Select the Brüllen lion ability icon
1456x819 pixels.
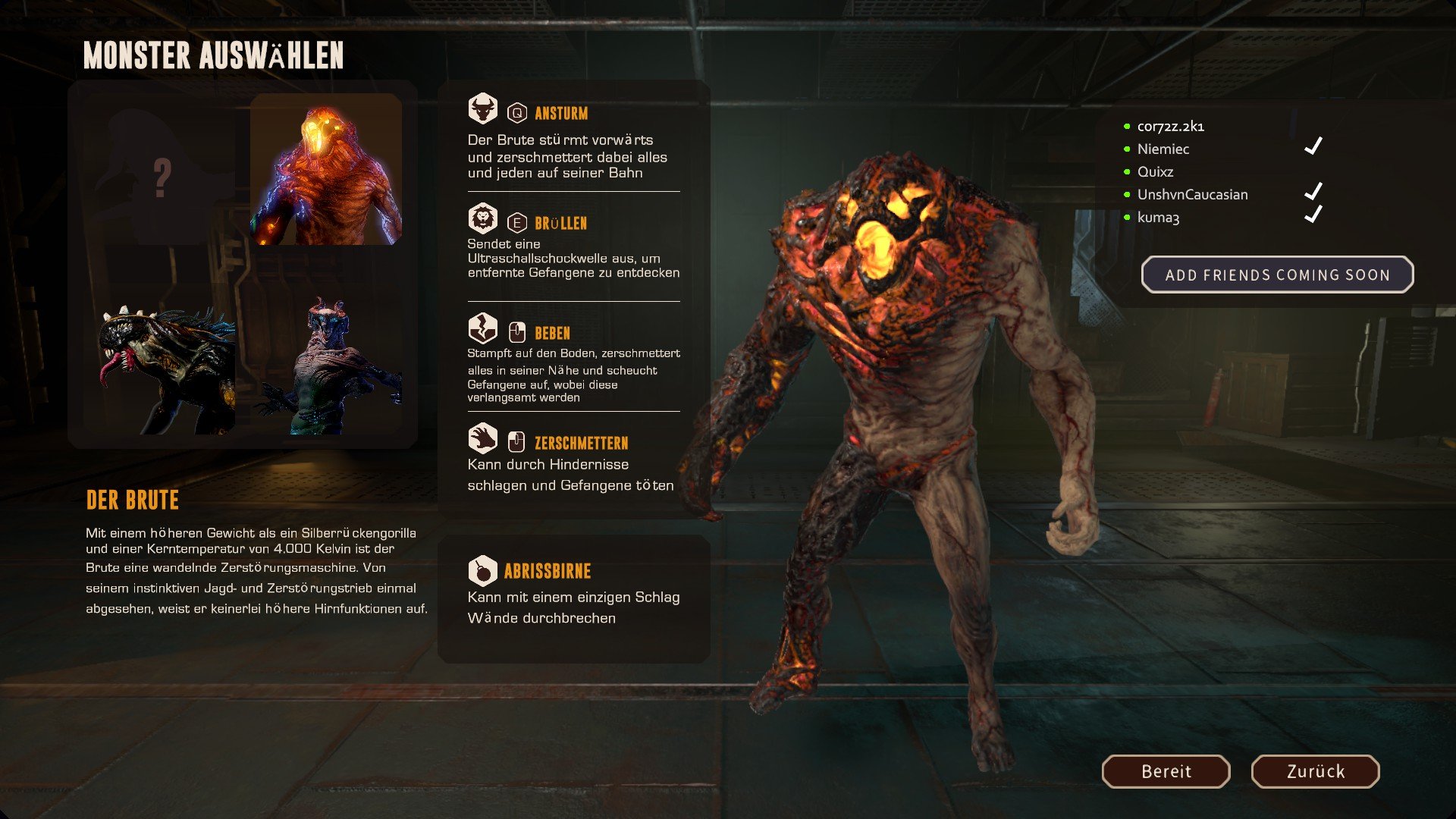(482, 219)
